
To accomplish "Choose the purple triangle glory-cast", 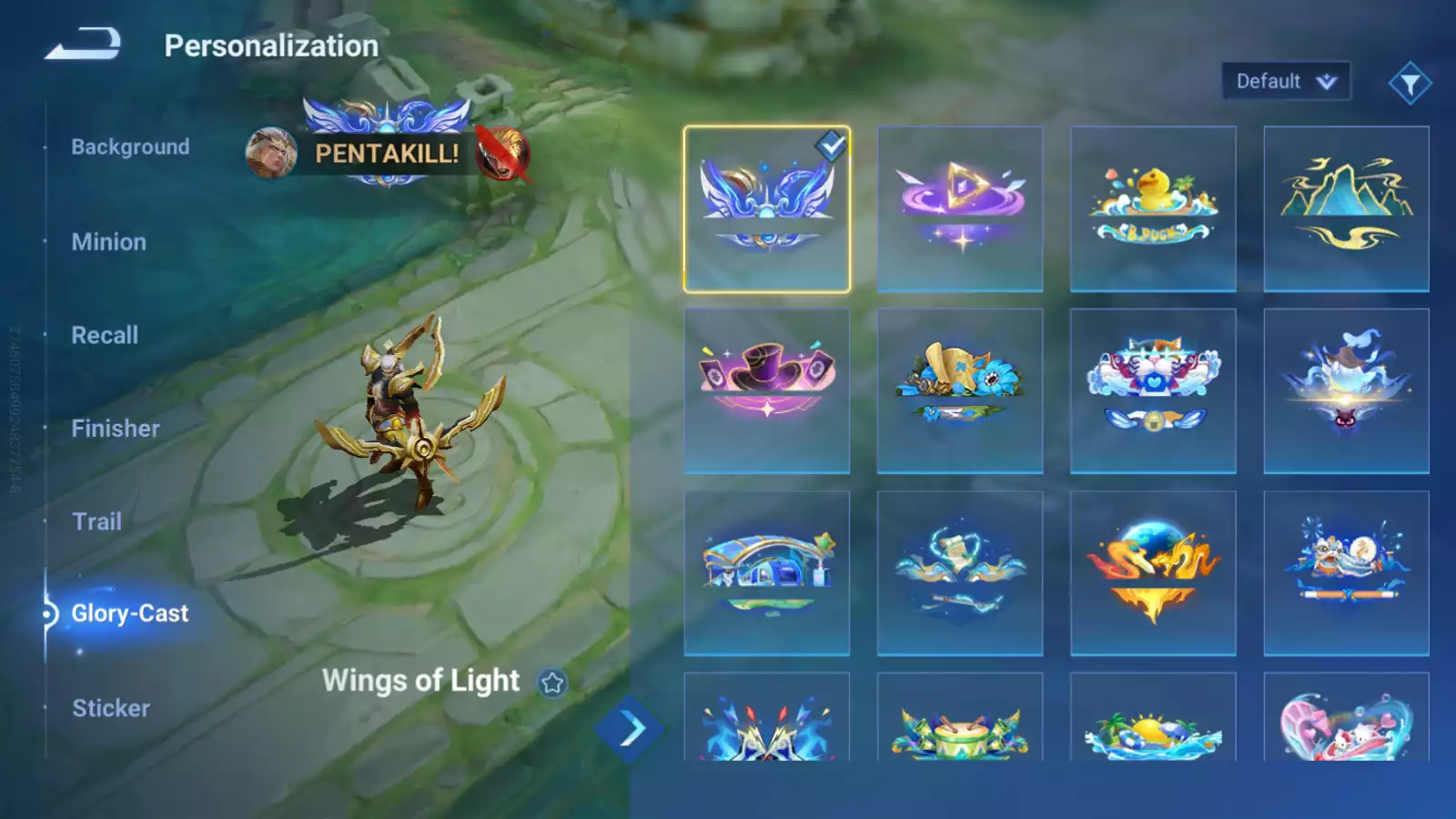I will click(x=960, y=209).
